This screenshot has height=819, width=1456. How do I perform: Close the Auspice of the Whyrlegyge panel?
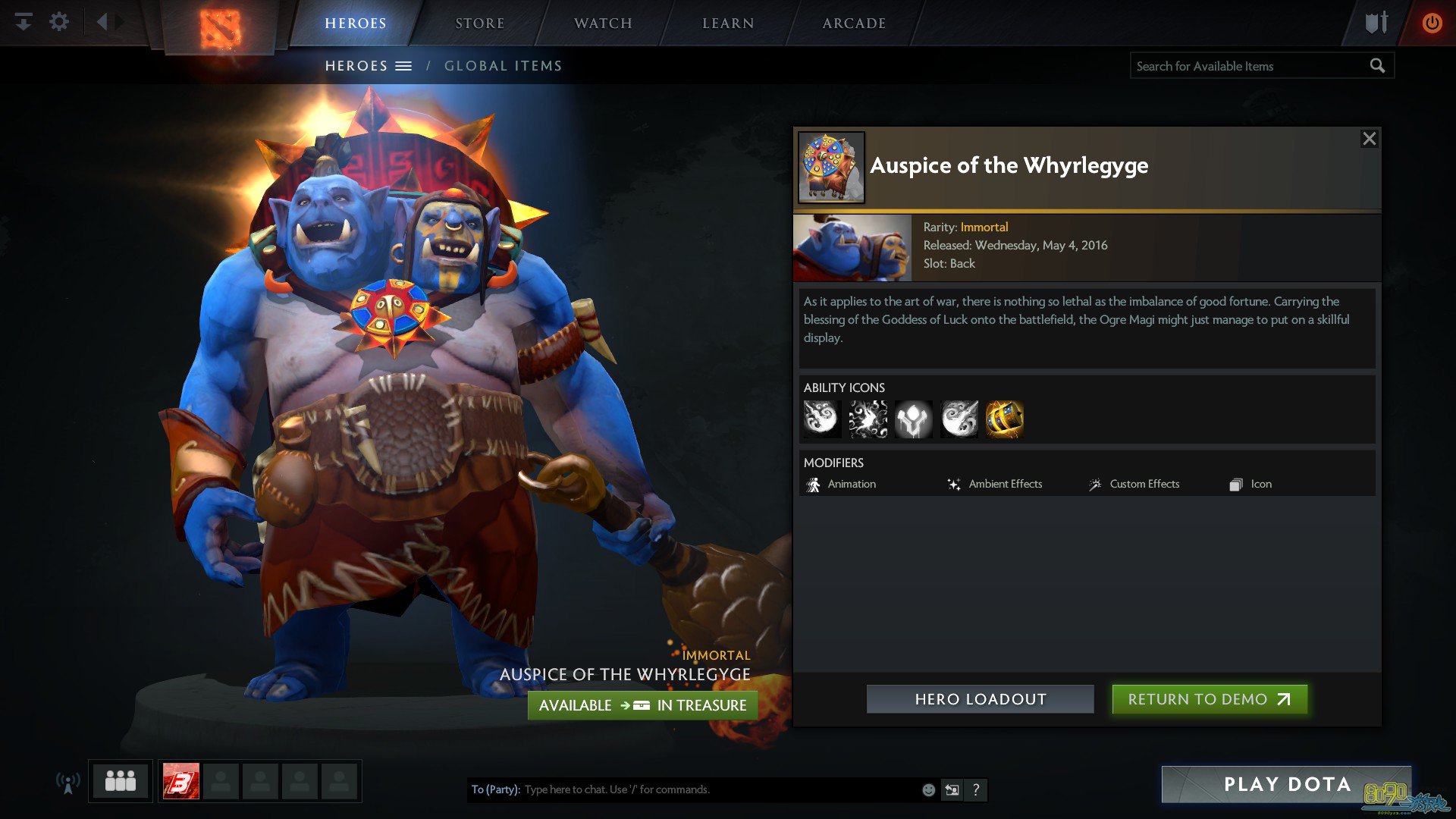(1369, 139)
